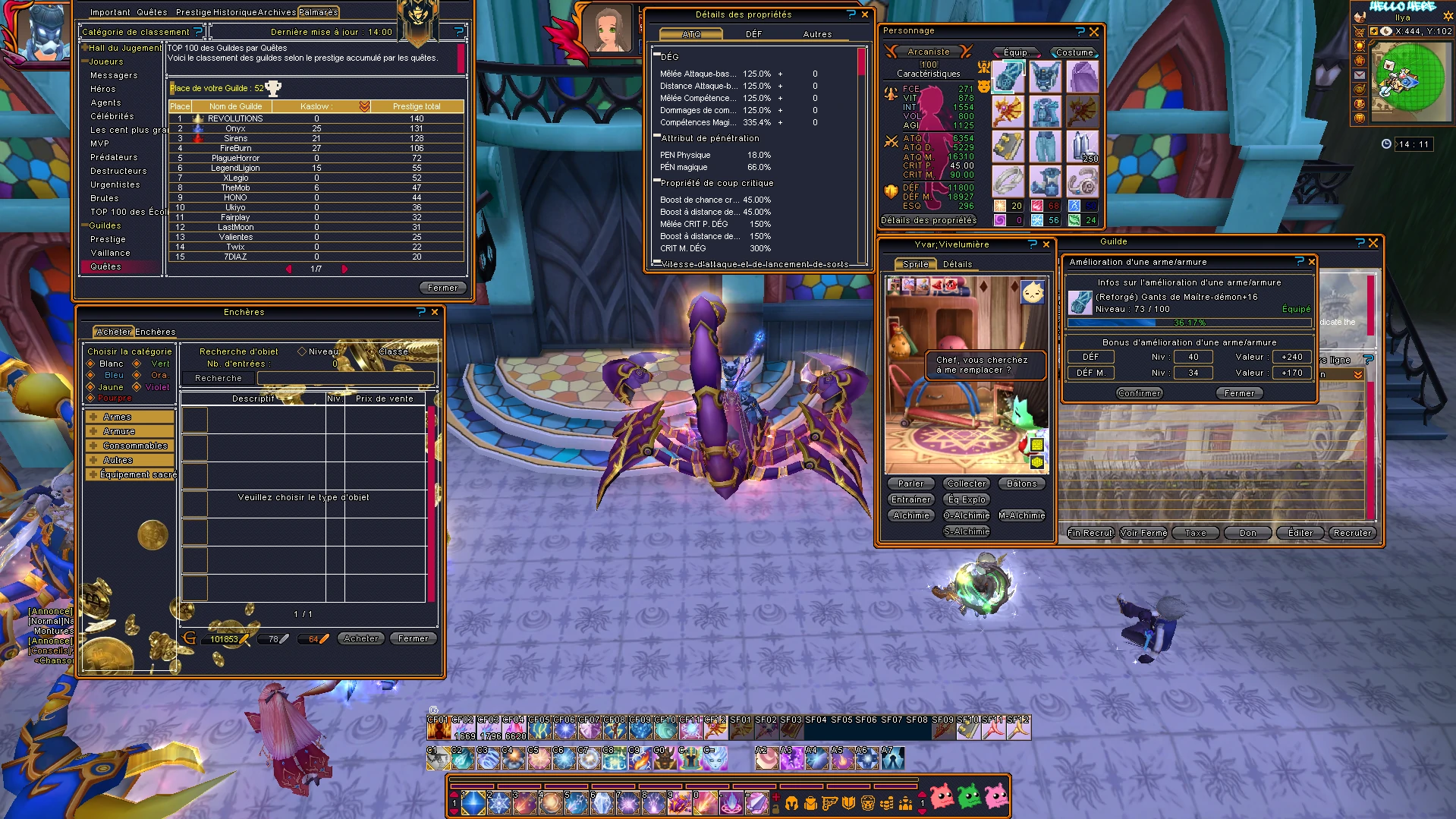1456x819 pixels.
Task: Open the Détails tab in the Yvar window
Action: (x=958, y=264)
